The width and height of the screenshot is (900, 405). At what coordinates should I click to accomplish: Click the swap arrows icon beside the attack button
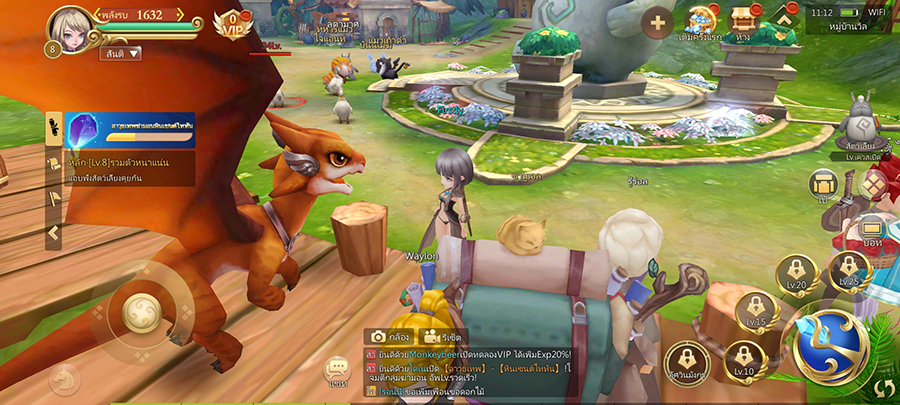coord(884,388)
